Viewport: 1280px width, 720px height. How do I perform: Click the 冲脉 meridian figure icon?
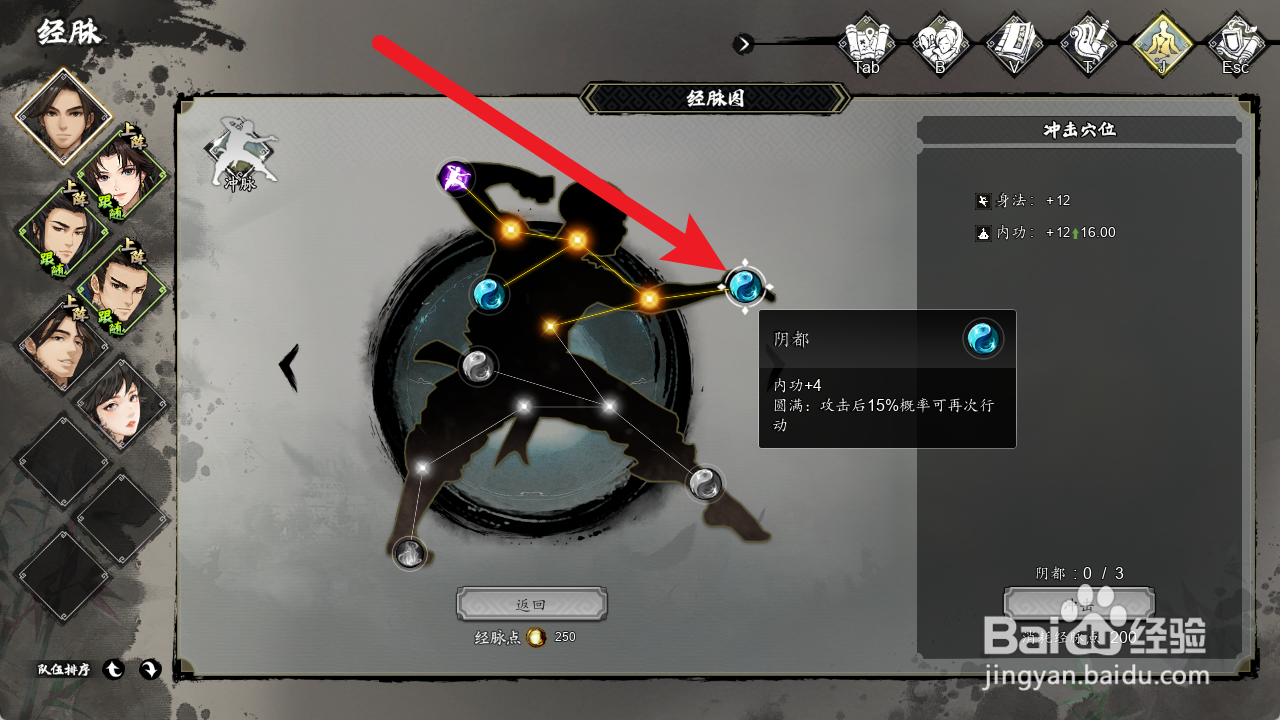click(239, 153)
